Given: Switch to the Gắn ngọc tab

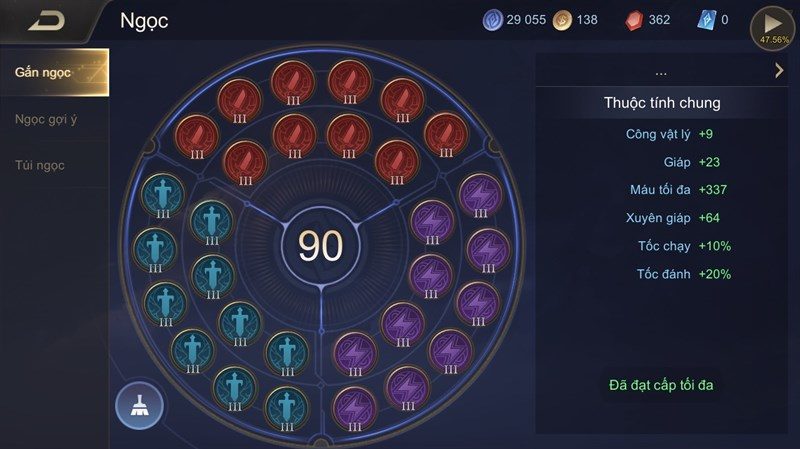Looking at the screenshot, I should coord(54,72).
